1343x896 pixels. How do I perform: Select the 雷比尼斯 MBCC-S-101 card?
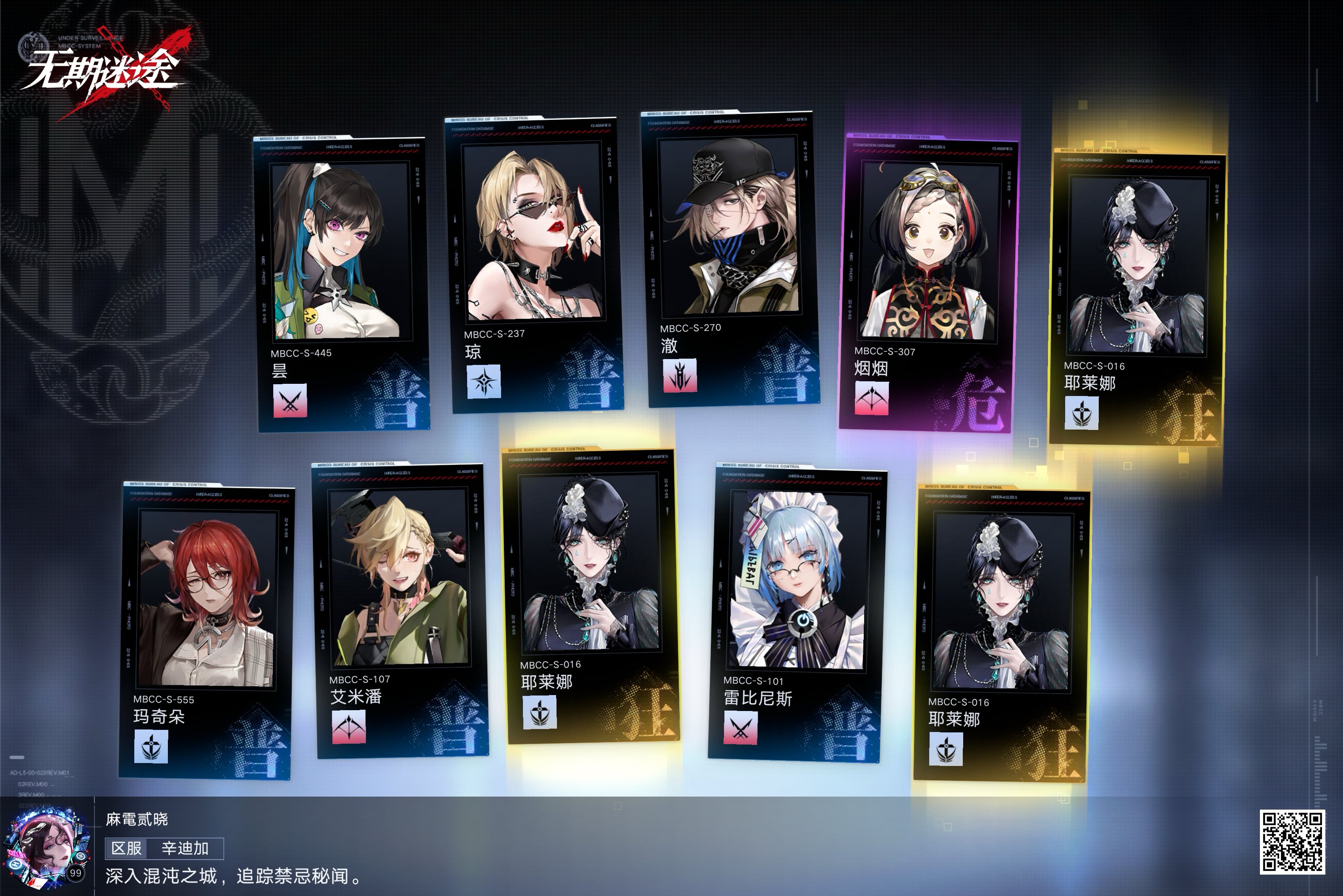pos(797,612)
